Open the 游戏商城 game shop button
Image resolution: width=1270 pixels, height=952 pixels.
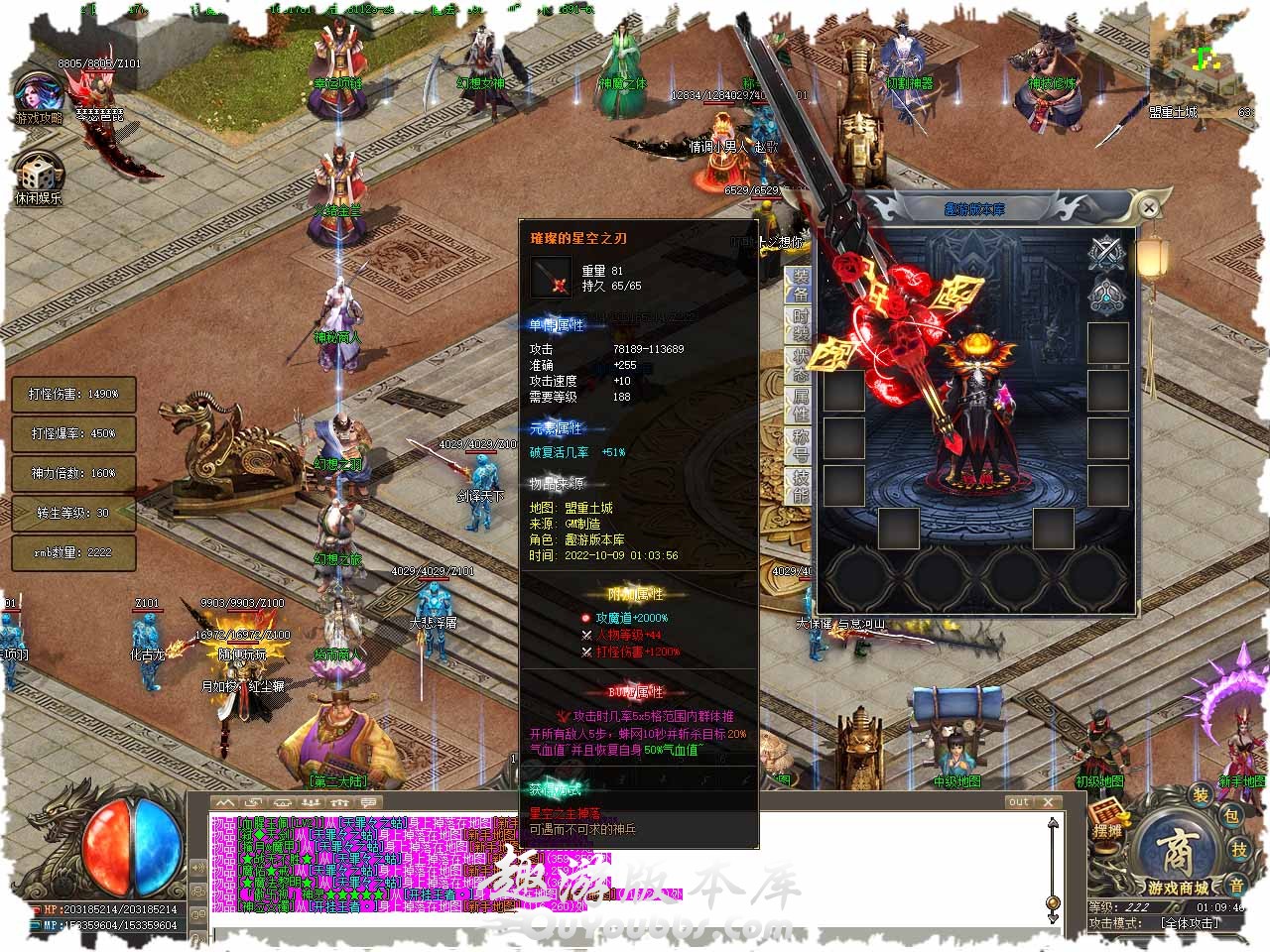pyautogui.click(x=1179, y=861)
